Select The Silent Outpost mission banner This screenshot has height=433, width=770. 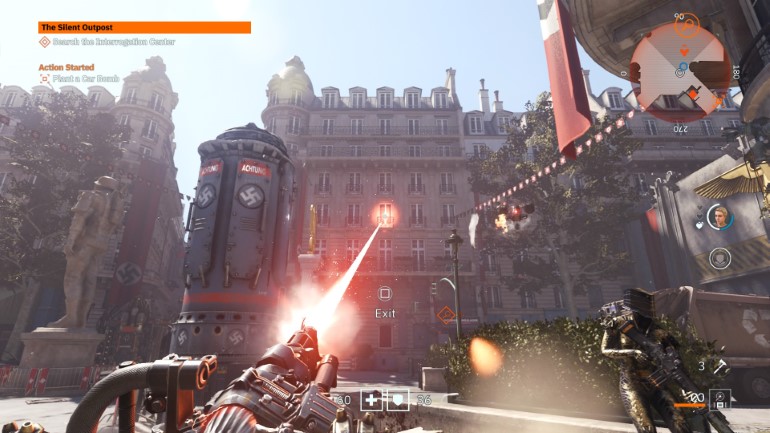coord(144,28)
